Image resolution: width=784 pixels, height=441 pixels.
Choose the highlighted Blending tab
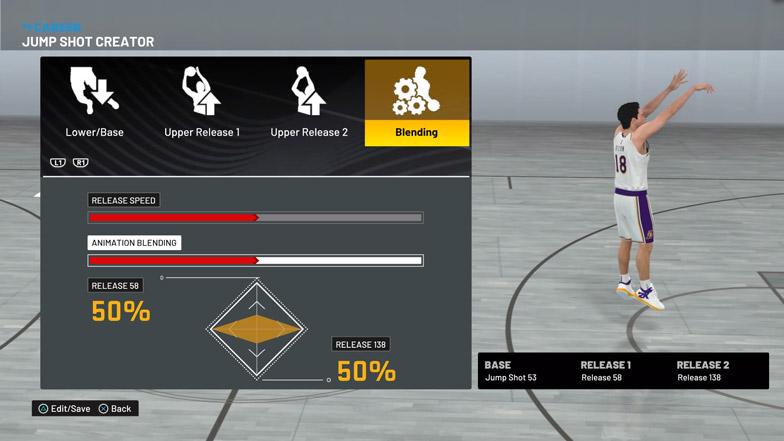coord(416,103)
